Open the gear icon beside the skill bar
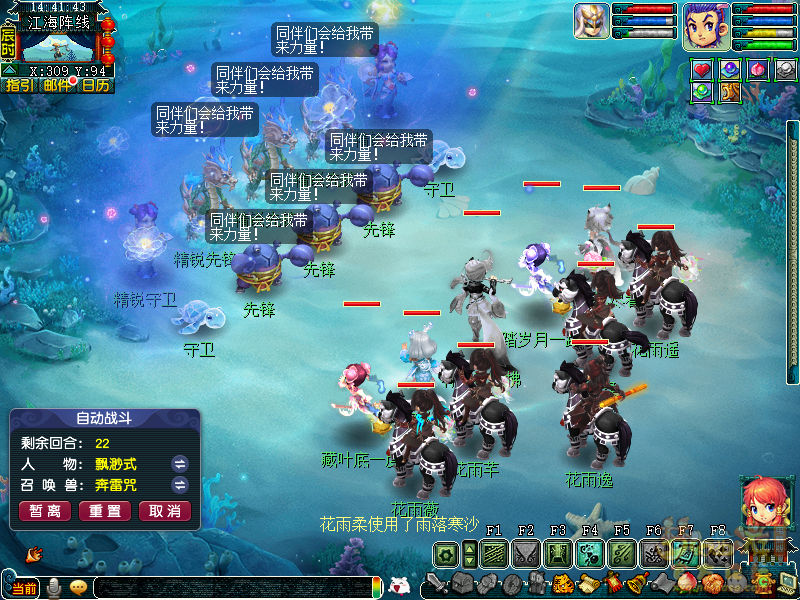This screenshot has height=600, width=800. click(x=445, y=554)
